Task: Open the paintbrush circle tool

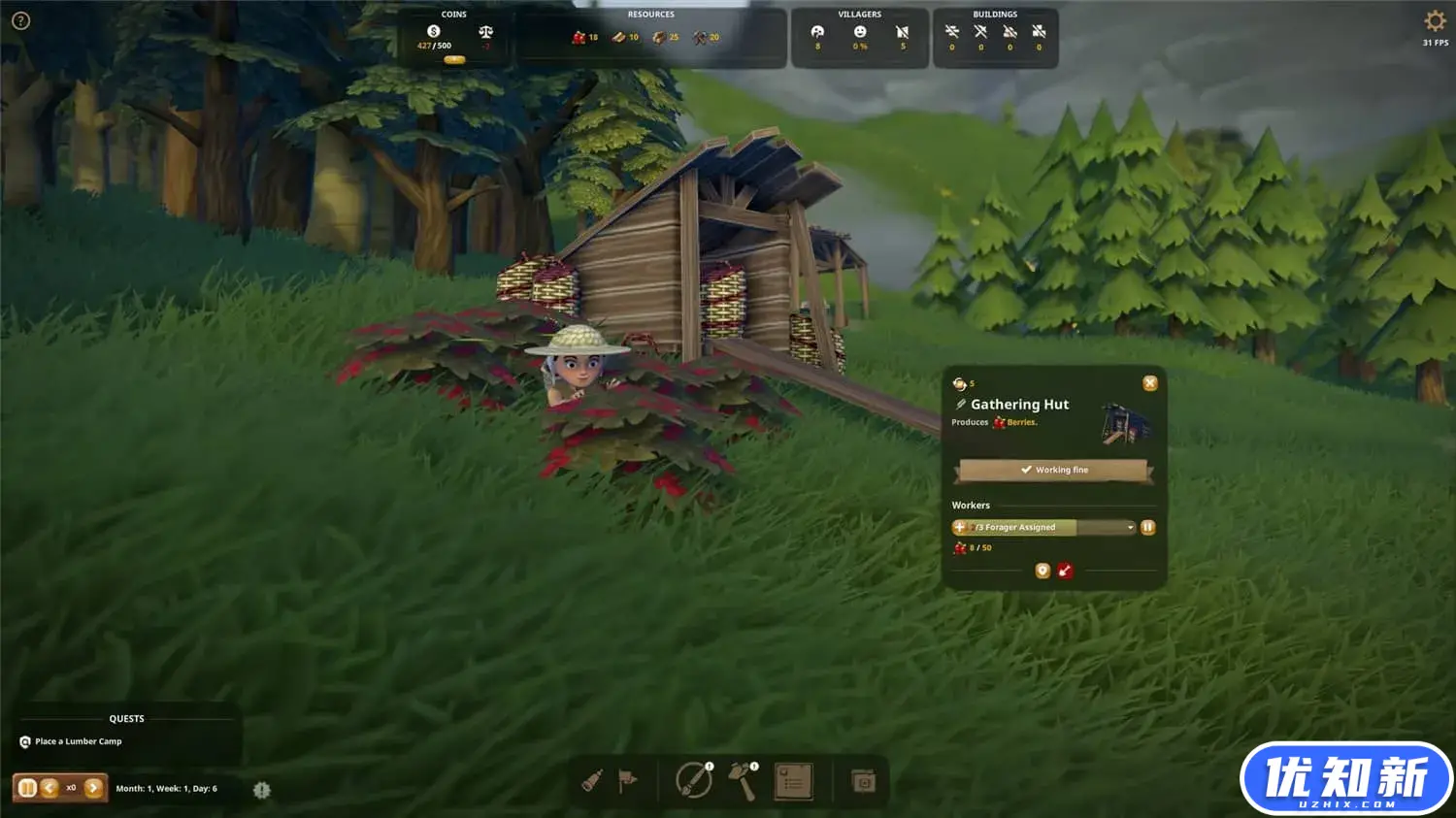Action: [x=693, y=780]
